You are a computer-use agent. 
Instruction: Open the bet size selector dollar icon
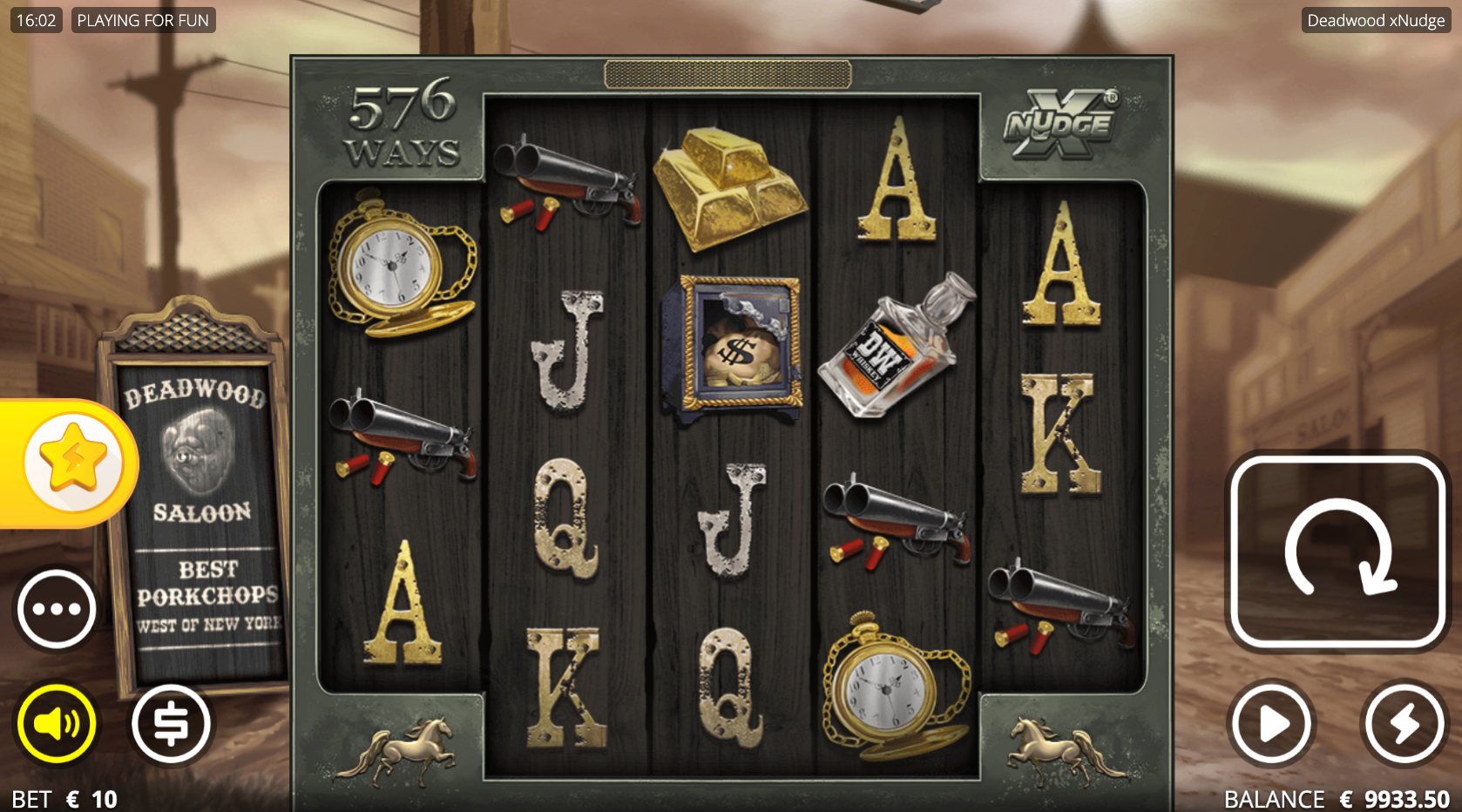tap(171, 723)
